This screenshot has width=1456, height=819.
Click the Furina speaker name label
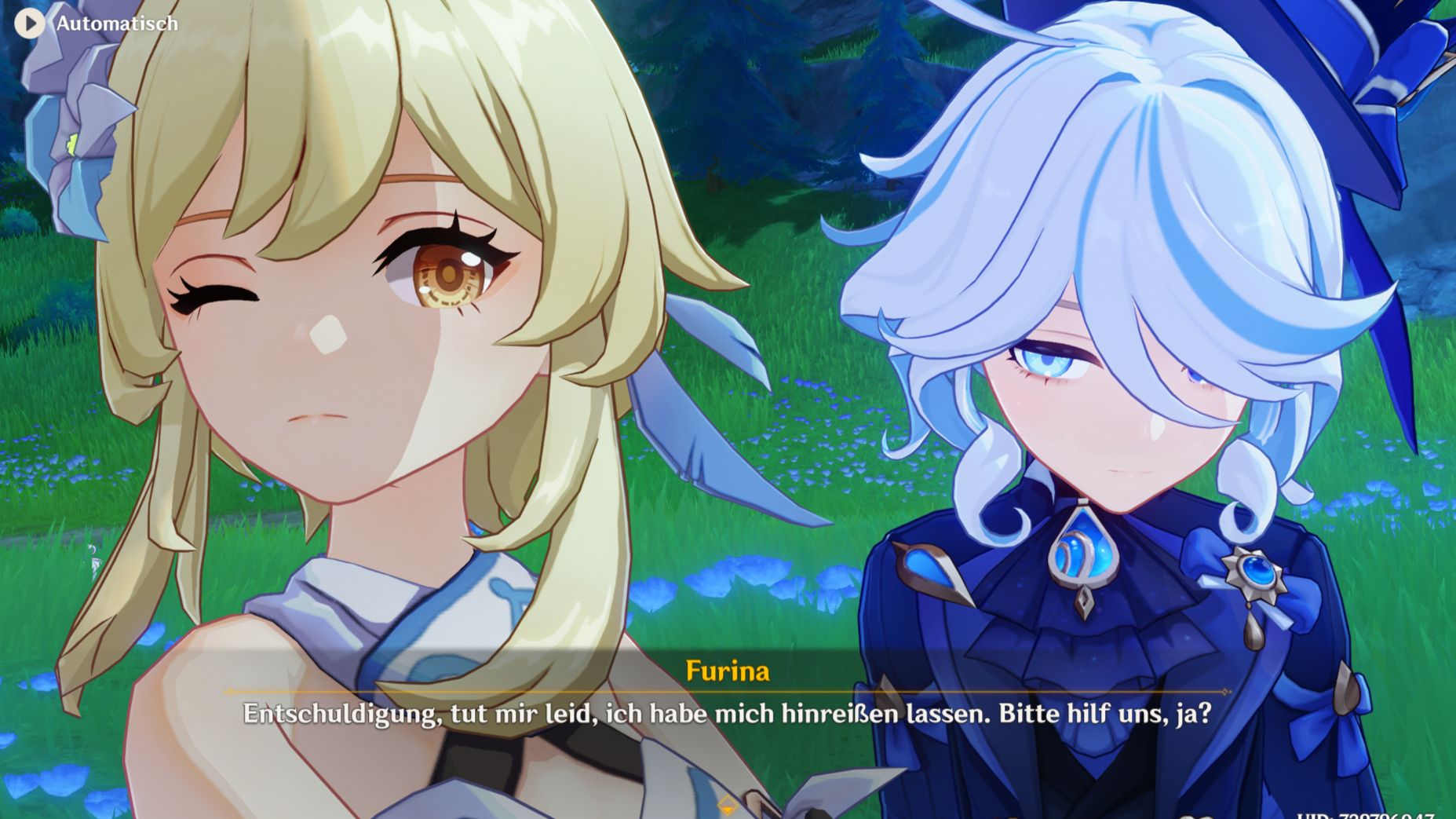tap(727, 672)
